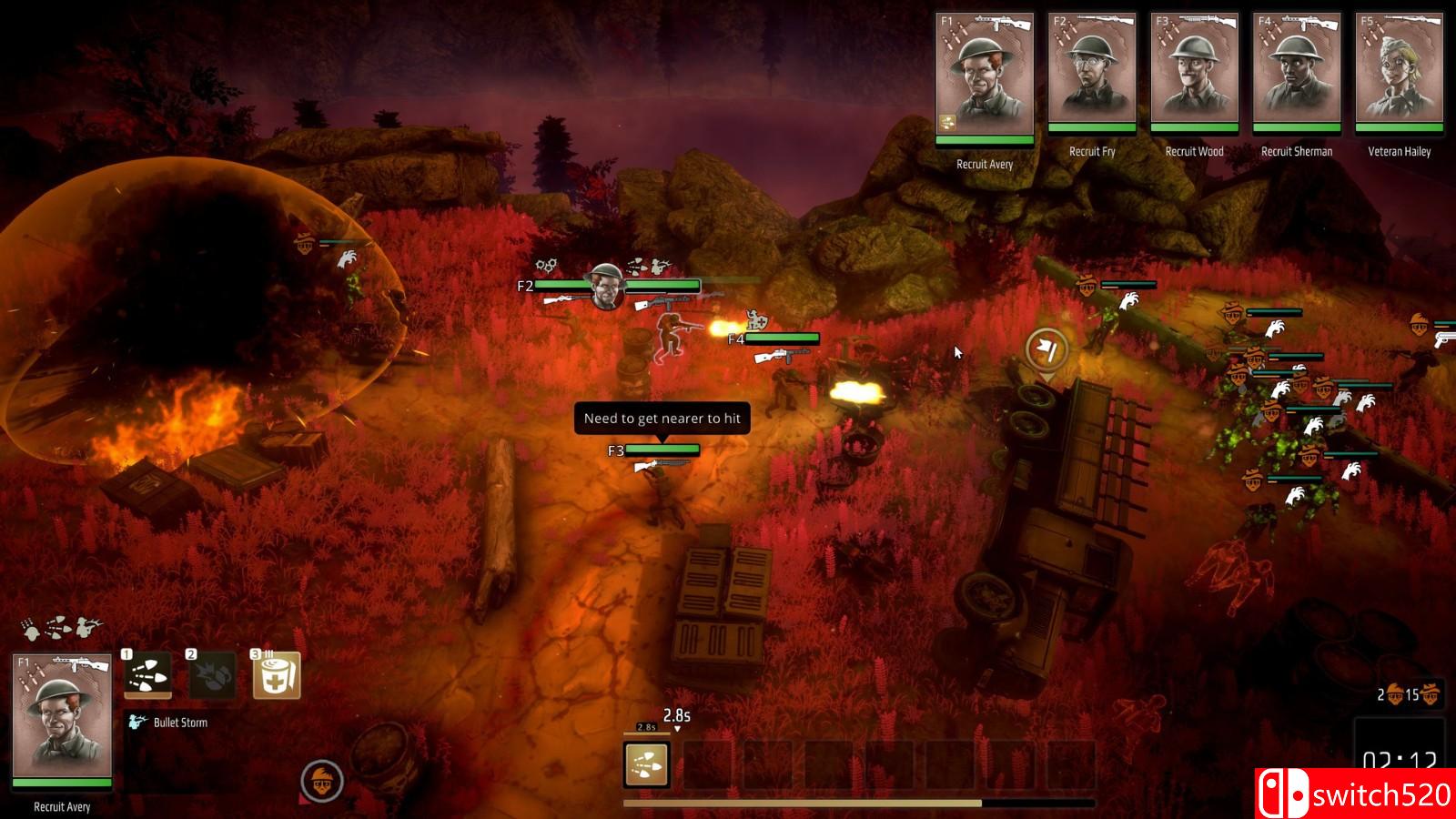Select Recruit Avery's squad portrait card
Image resolution: width=1456 pixels, height=819 pixels.
tap(985, 76)
